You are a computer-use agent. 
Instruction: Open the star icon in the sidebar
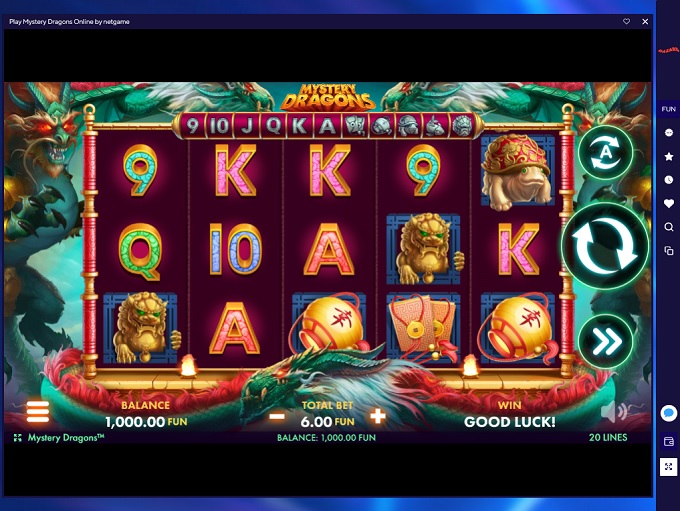(669, 157)
